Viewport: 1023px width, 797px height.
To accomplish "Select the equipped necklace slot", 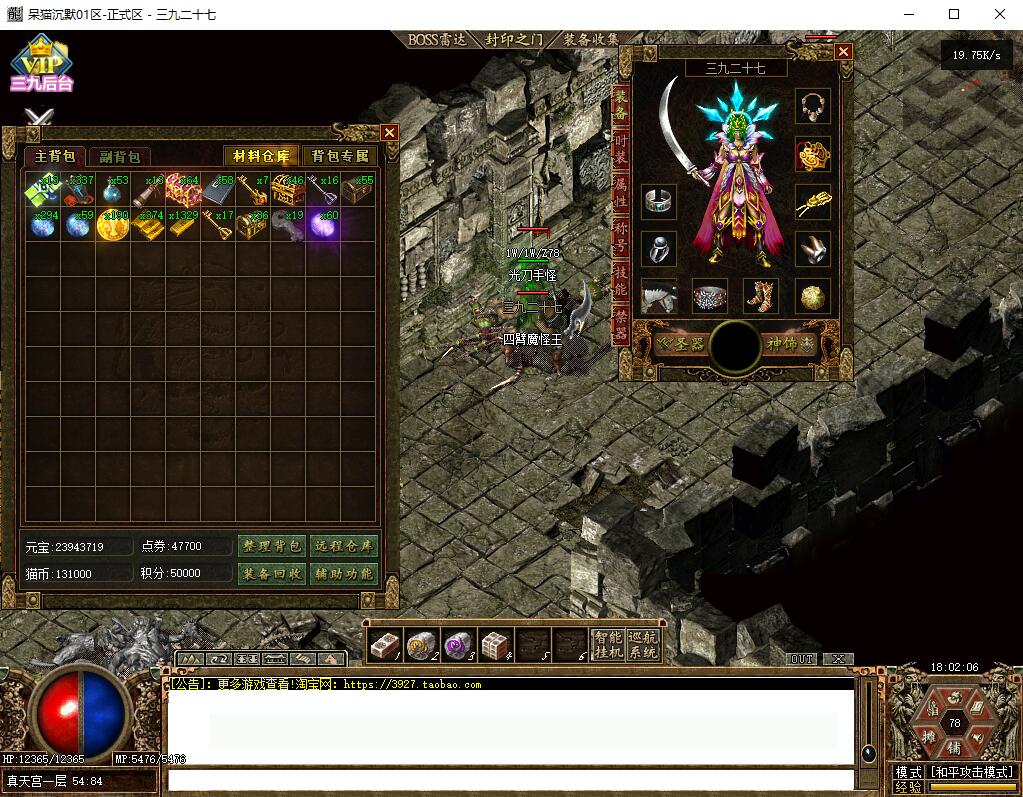I will 812,105.
